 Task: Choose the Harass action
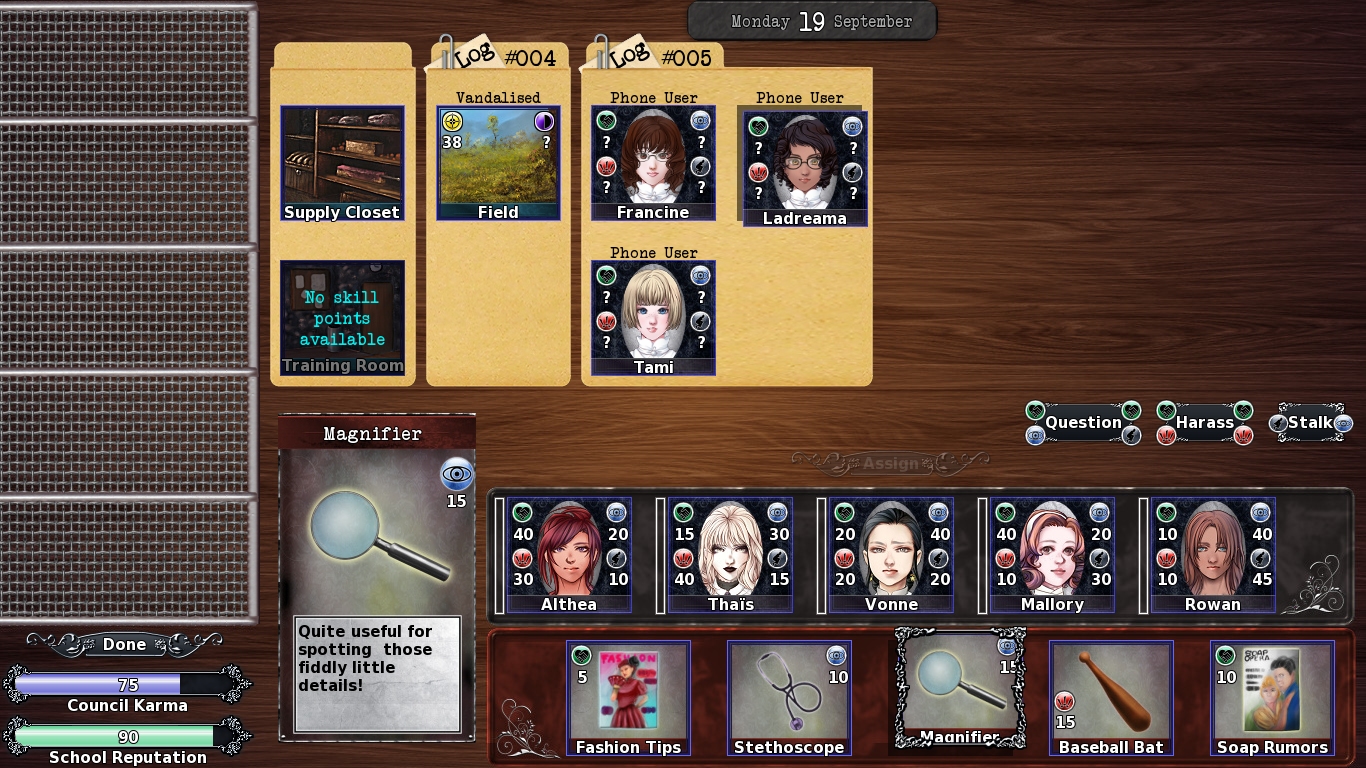pos(1204,423)
